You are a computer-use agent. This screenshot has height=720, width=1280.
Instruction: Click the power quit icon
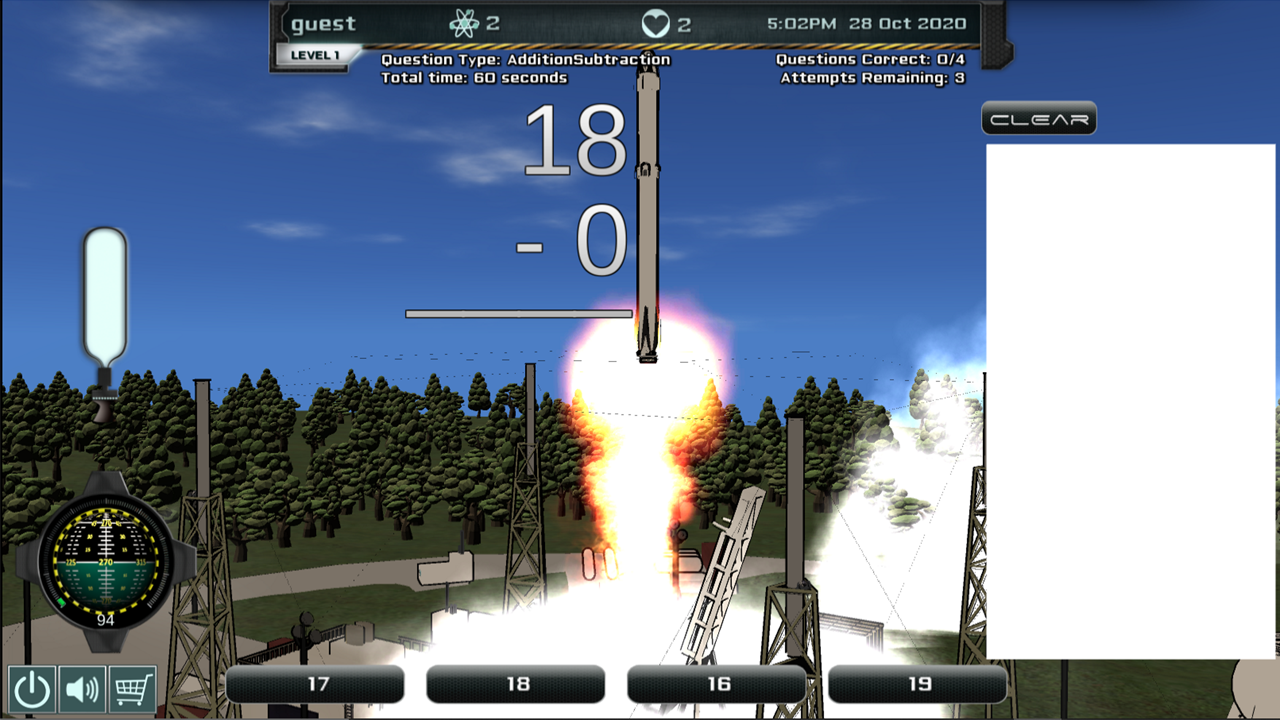click(32, 689)
